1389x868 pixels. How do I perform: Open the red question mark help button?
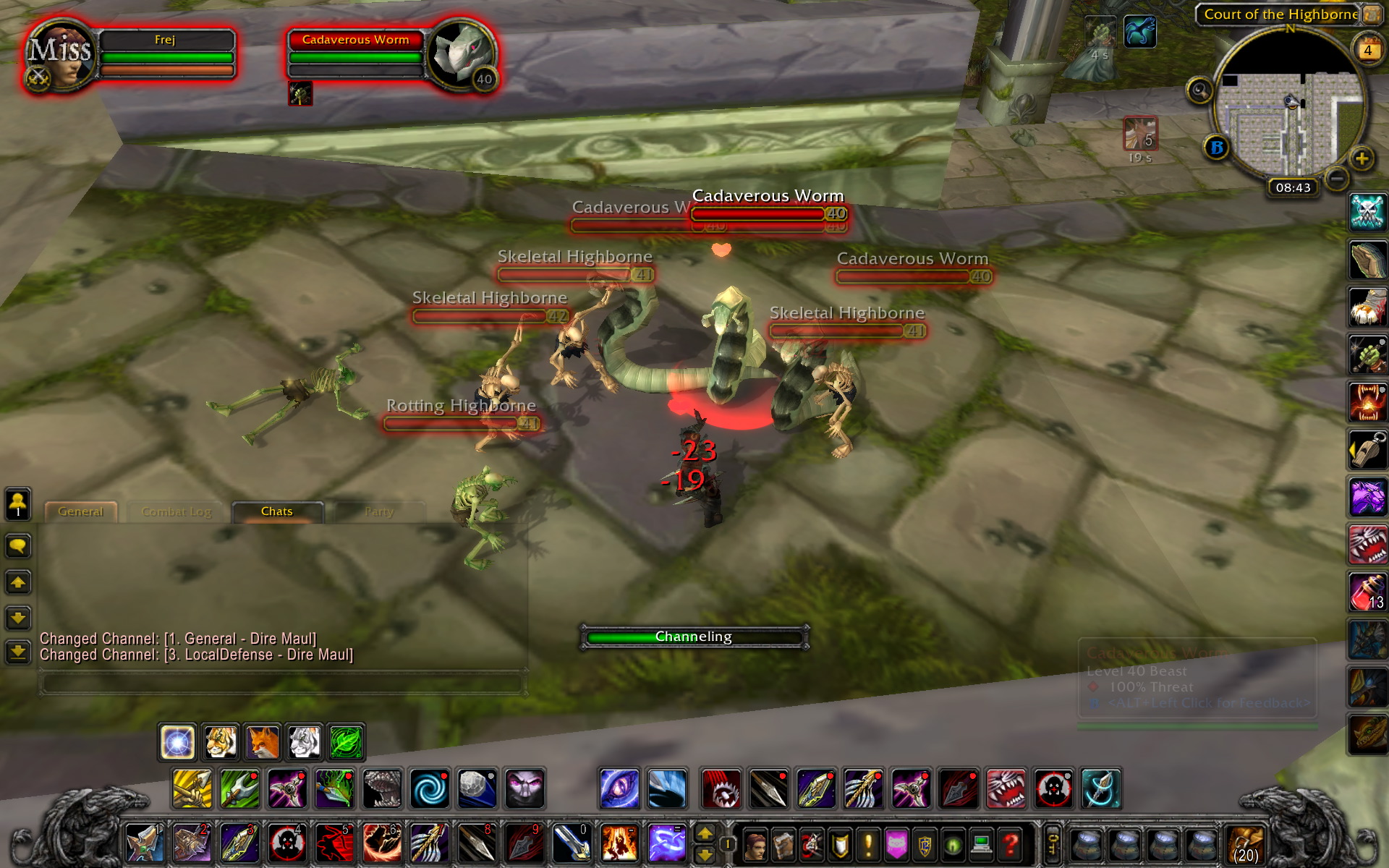pos(1011,843)
